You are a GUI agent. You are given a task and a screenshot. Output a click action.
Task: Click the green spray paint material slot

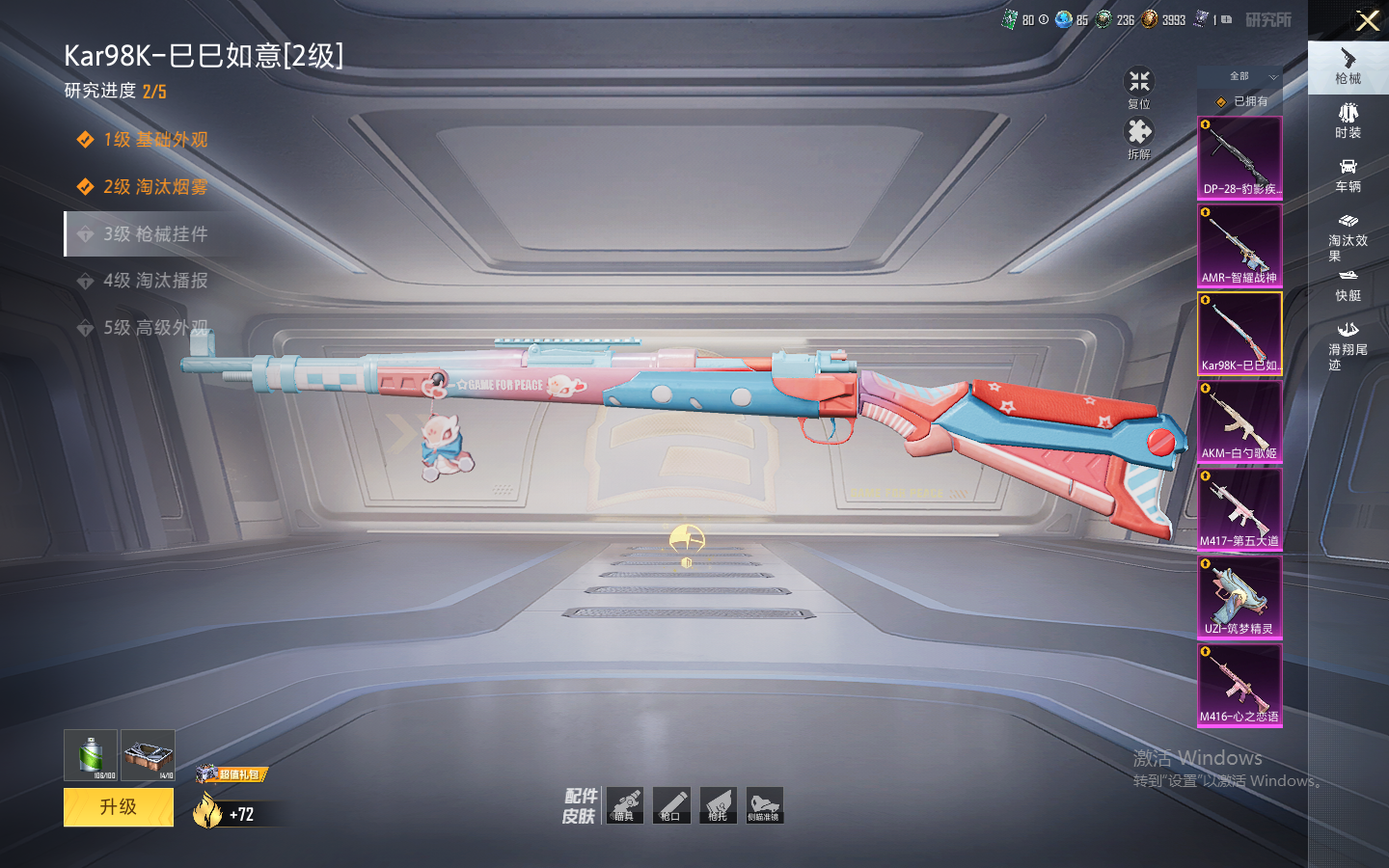91,755
